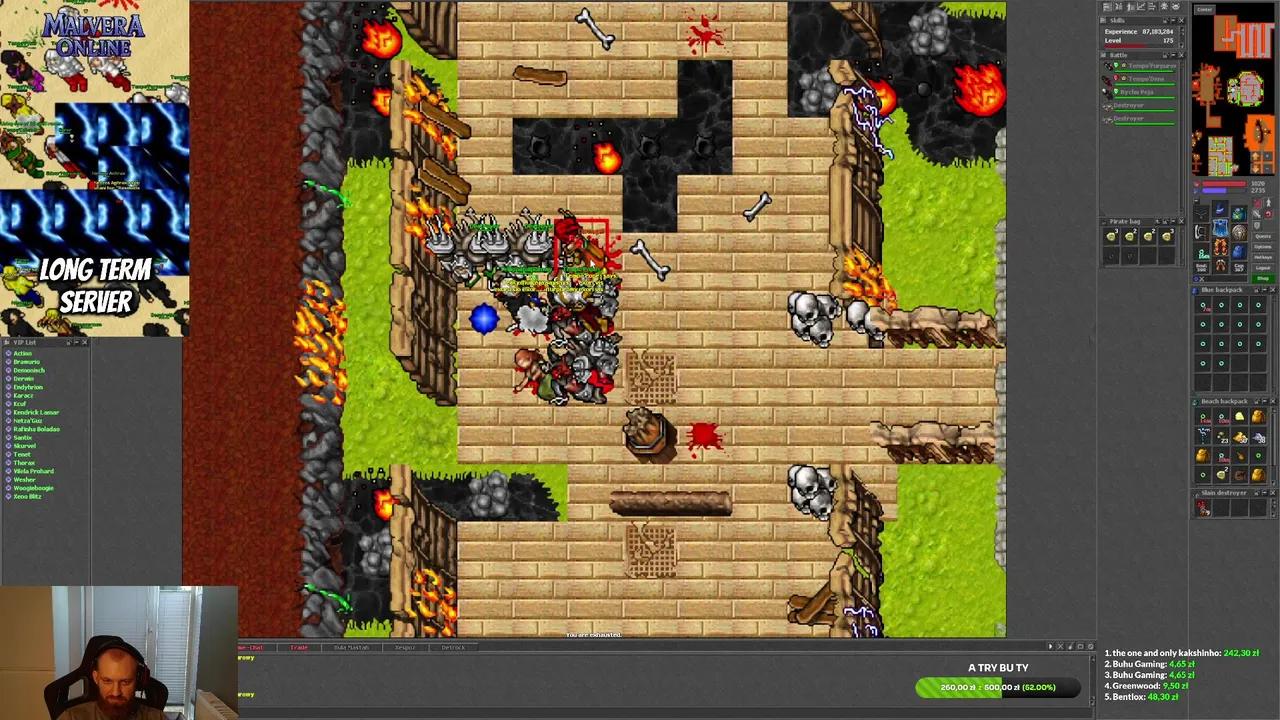Select Woogieboogie in the VIP list
Image resolution: width=1280 pixels, height=720 pixels.
(33, 488)
